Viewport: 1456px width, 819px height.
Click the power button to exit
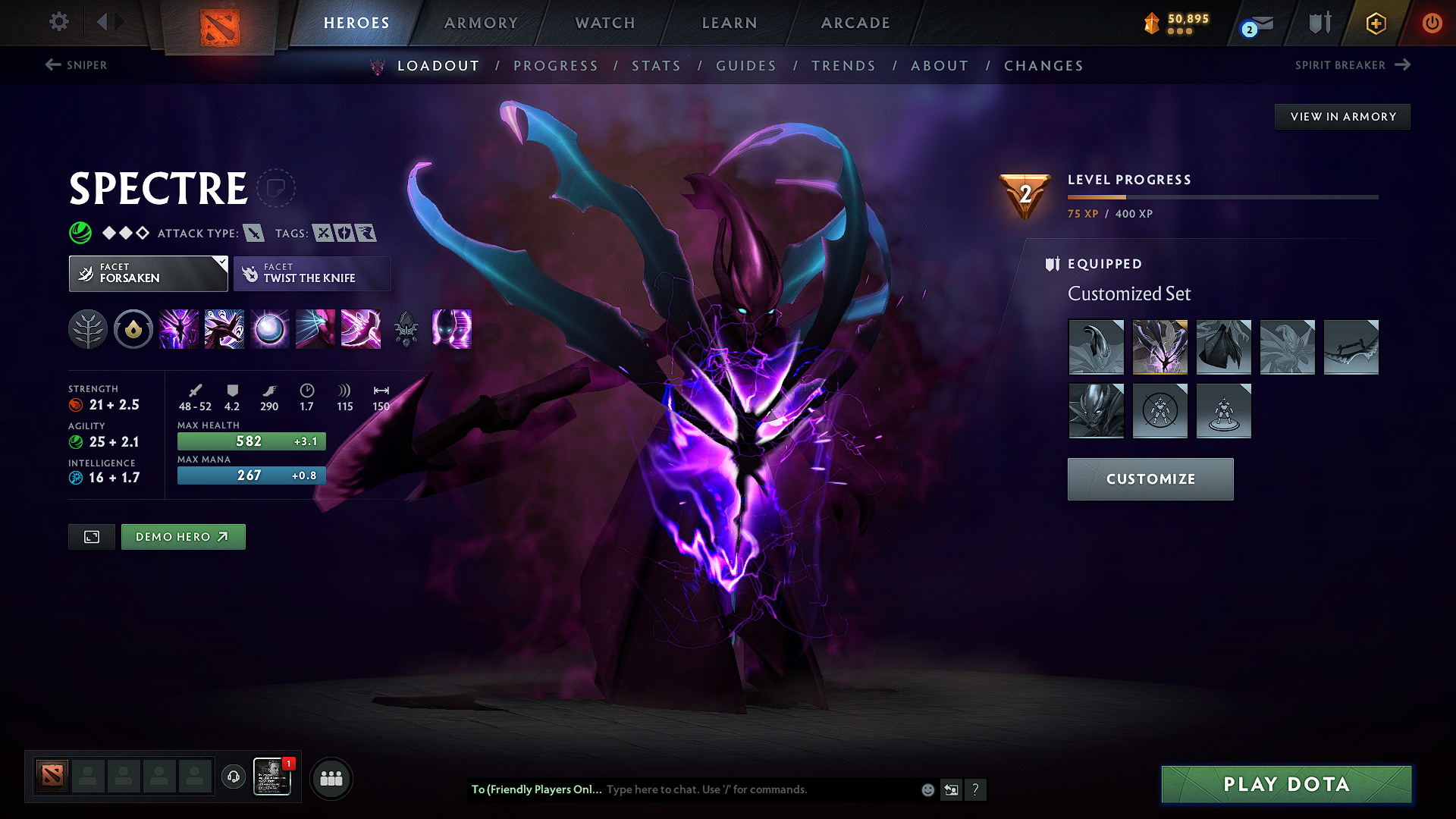point(1433,23)
